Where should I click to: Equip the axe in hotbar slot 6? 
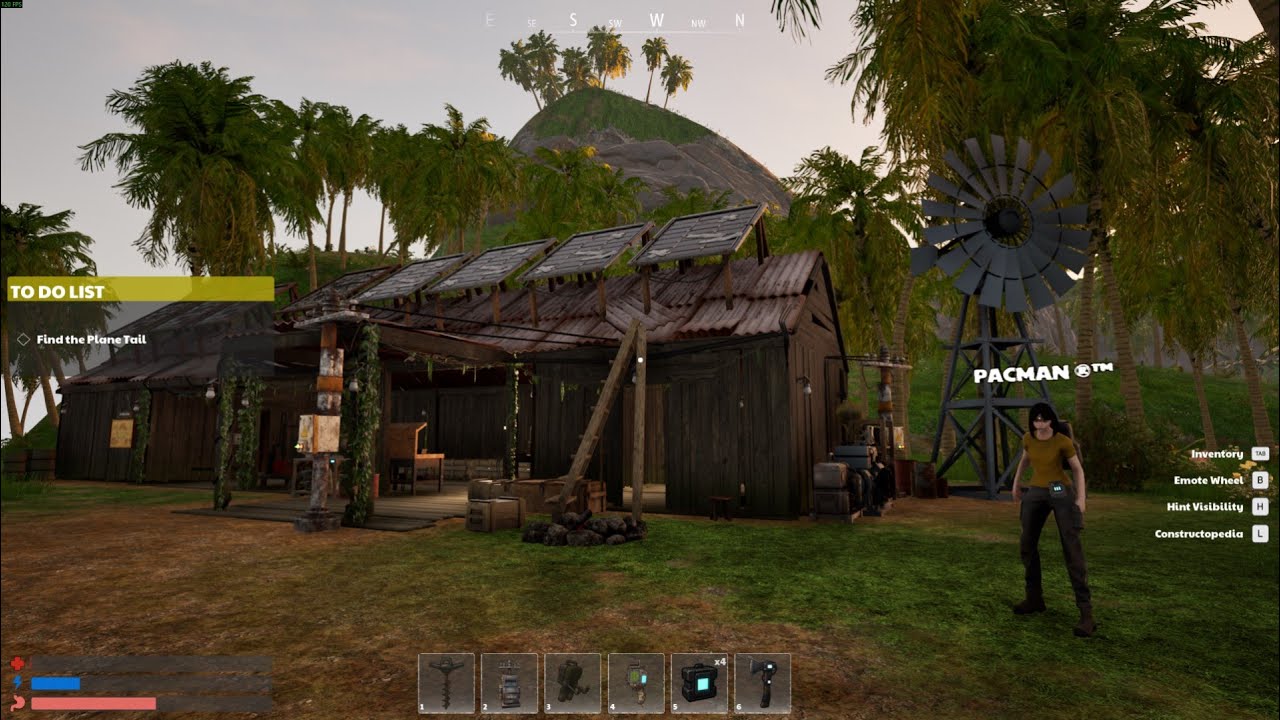point(762,683)
